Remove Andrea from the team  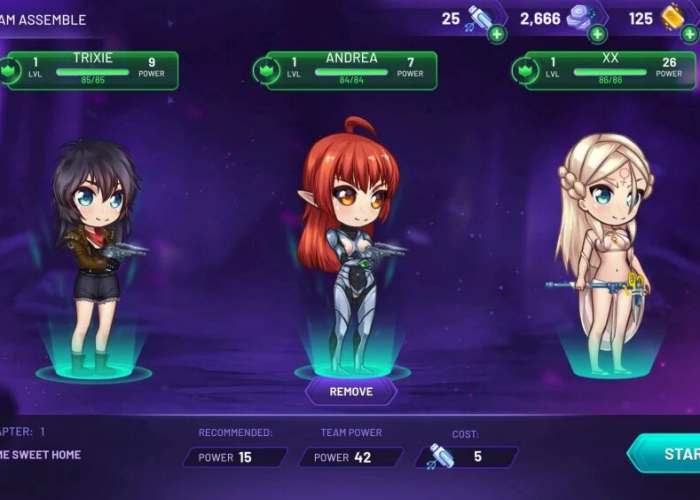pos(350,391)
